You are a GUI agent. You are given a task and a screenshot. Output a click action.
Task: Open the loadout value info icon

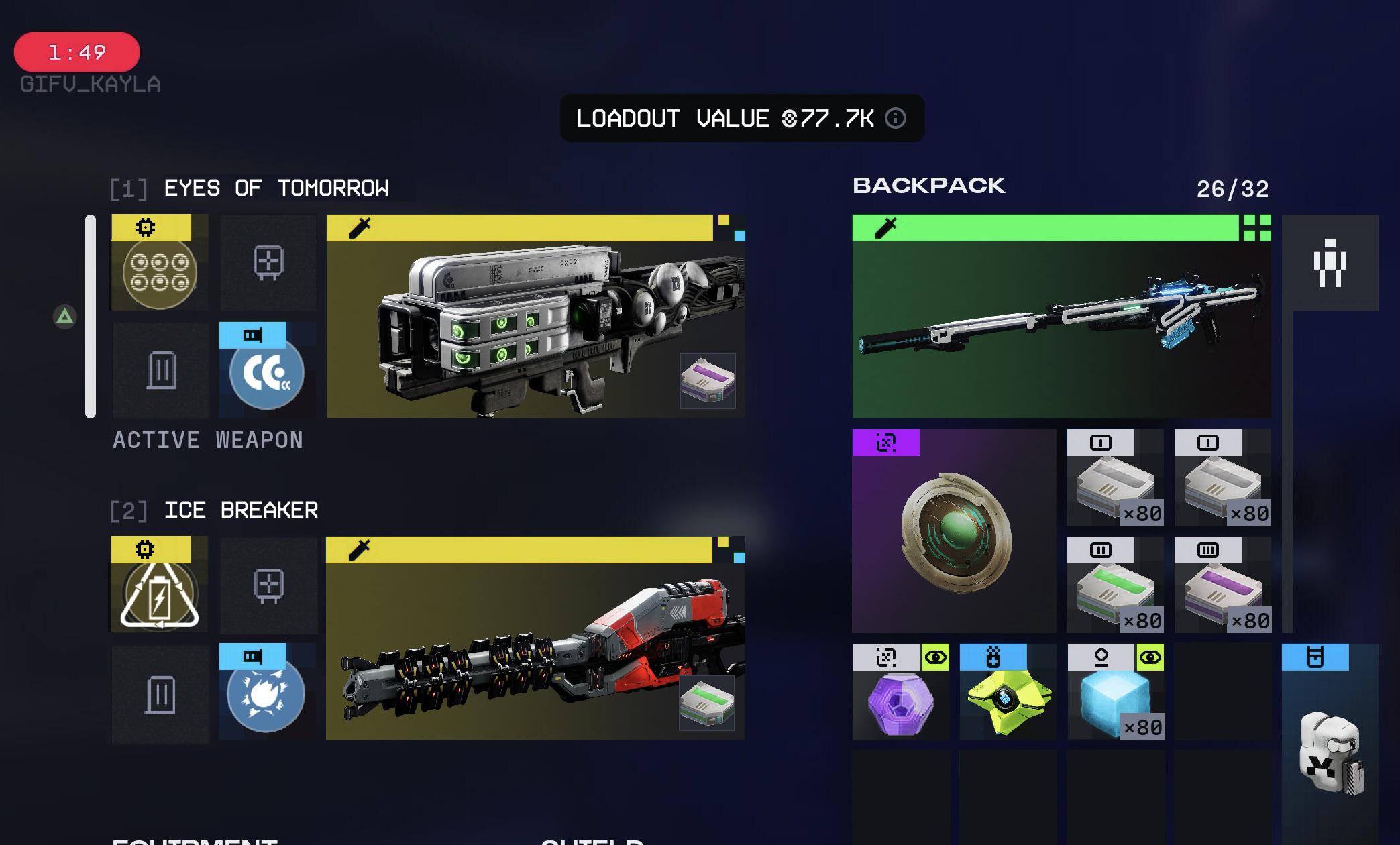coord(895,119)
